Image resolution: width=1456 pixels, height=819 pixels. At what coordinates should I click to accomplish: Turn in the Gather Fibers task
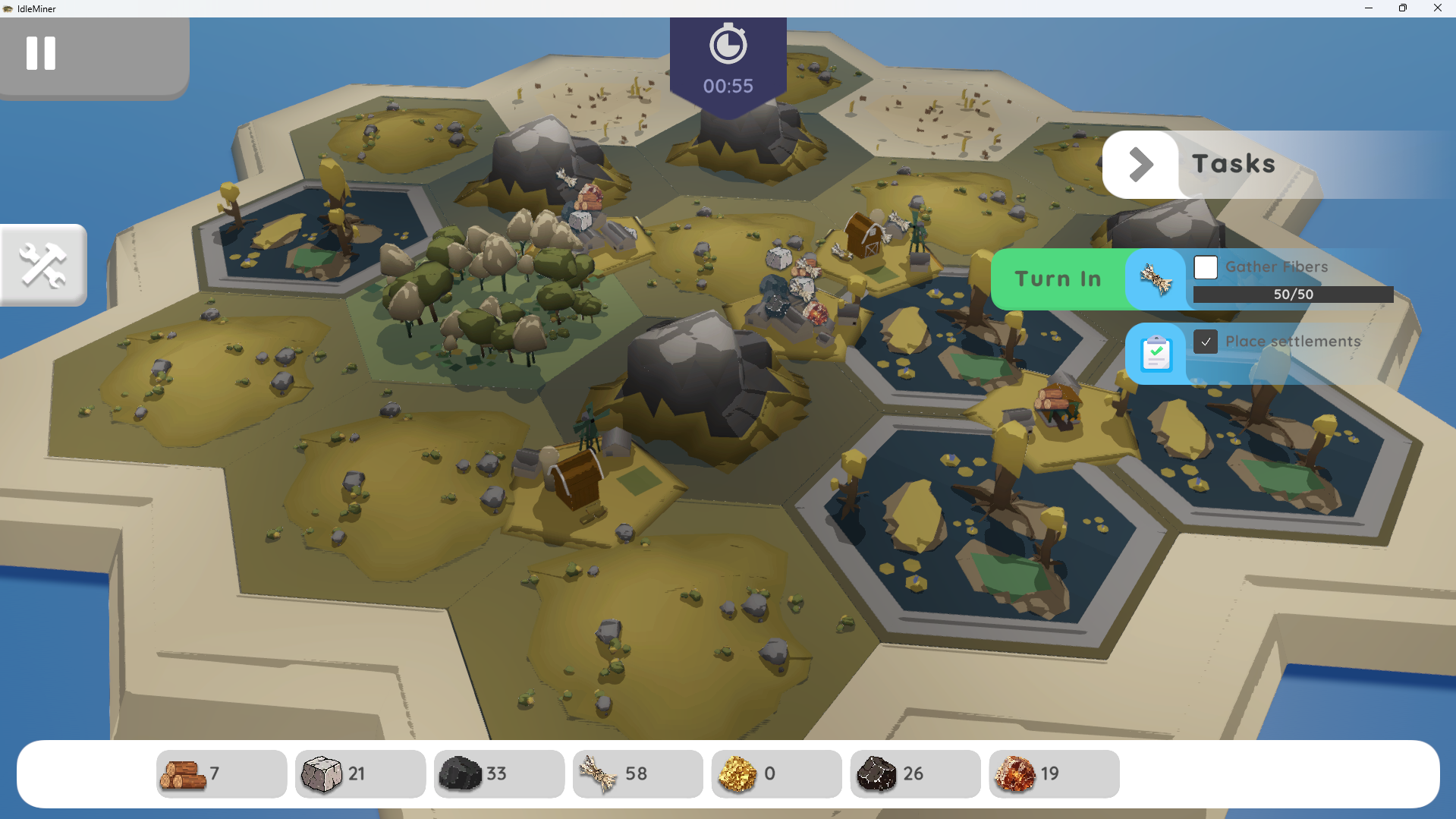1058,279
